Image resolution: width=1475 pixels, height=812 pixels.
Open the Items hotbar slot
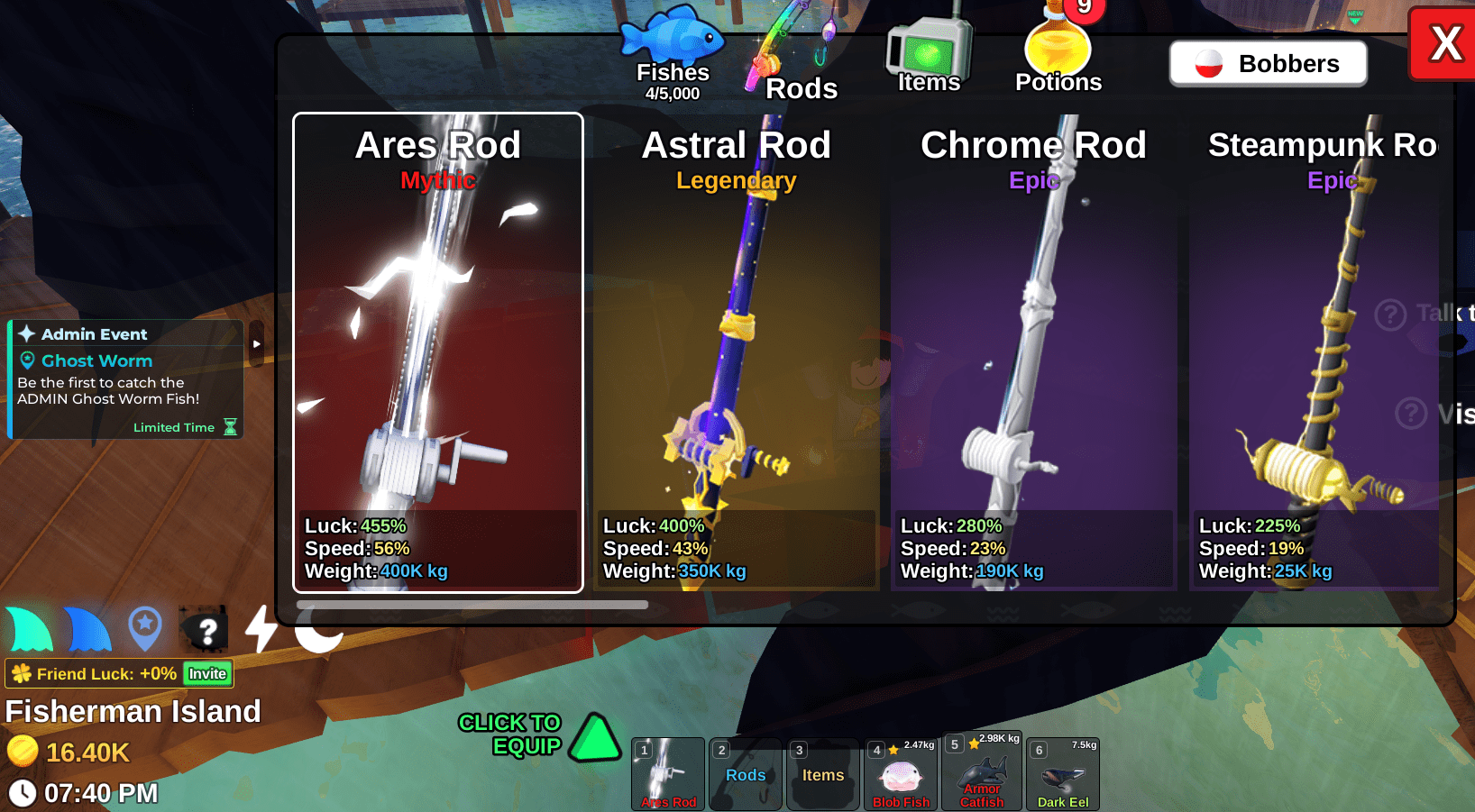(x=823, y=774)
